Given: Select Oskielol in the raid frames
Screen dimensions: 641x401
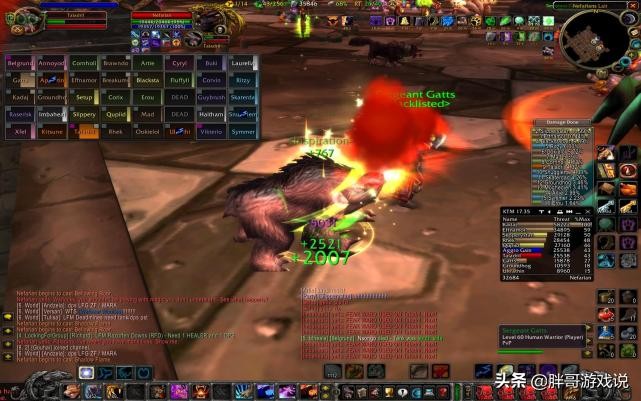Looking at the screenshot, I should [147, 131].
